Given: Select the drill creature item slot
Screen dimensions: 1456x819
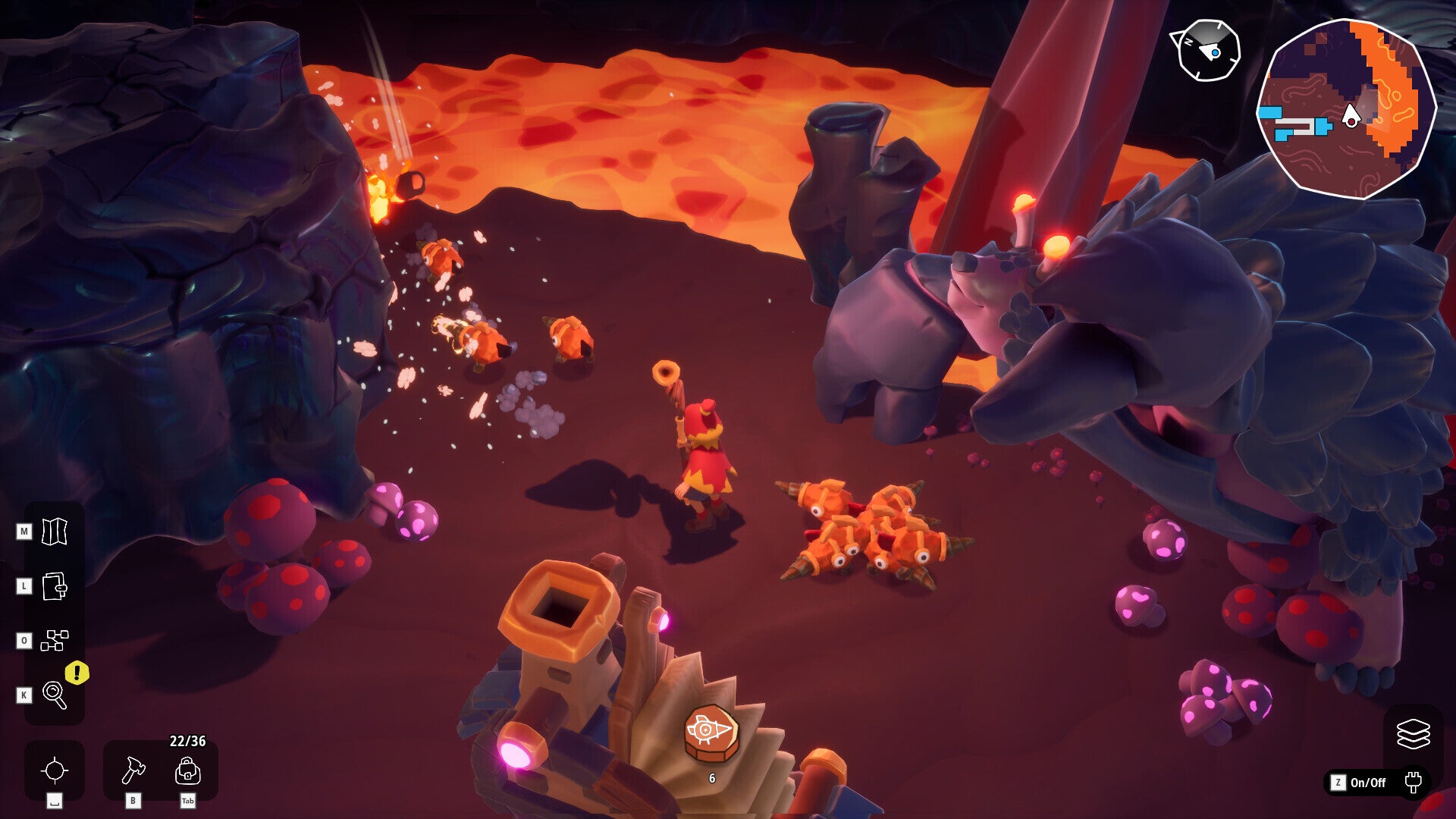Looking at the screenshot, I should click(x=711, y=733).
